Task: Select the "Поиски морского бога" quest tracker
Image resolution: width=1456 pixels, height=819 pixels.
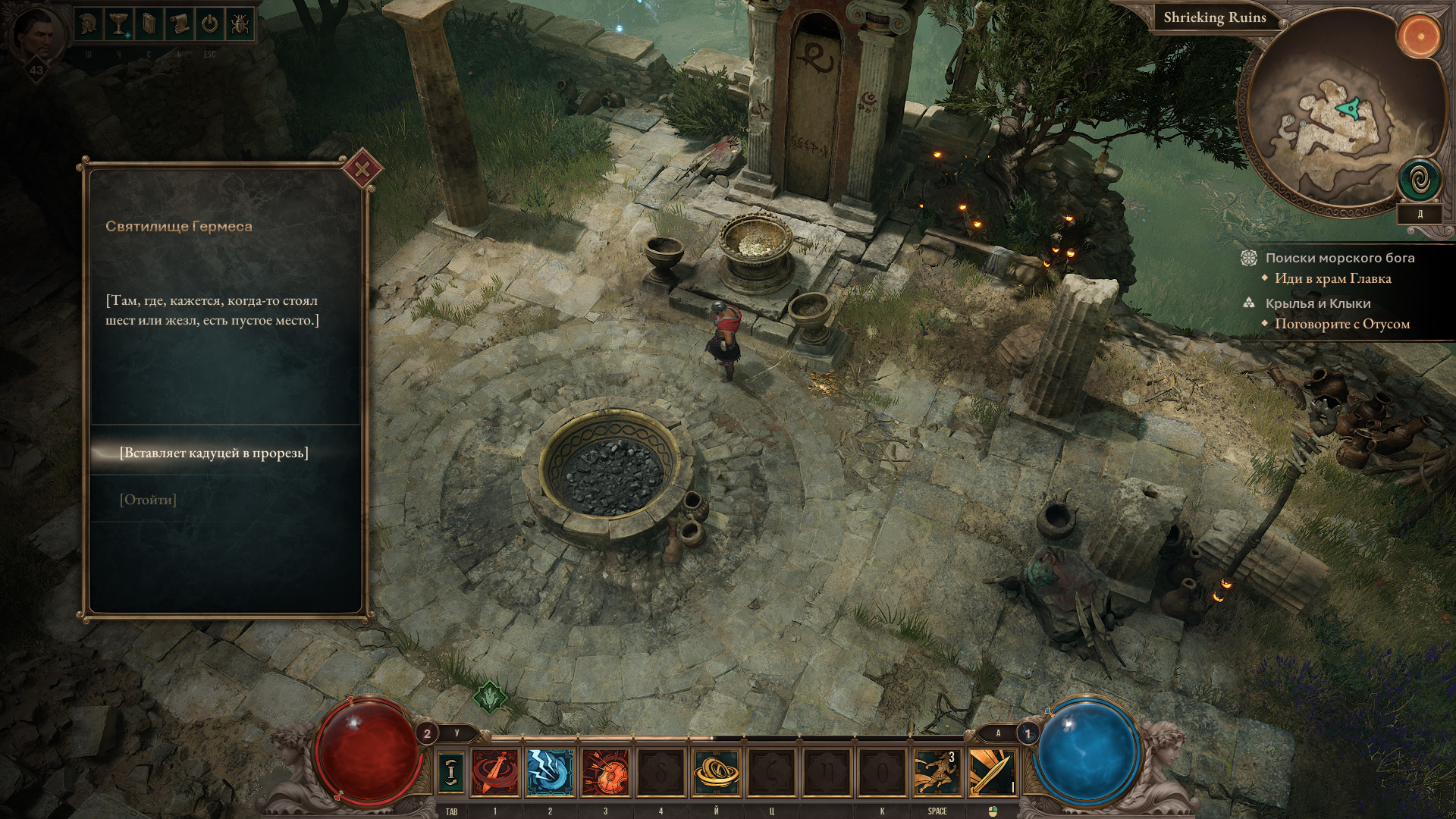Action: coord(1339,258)
